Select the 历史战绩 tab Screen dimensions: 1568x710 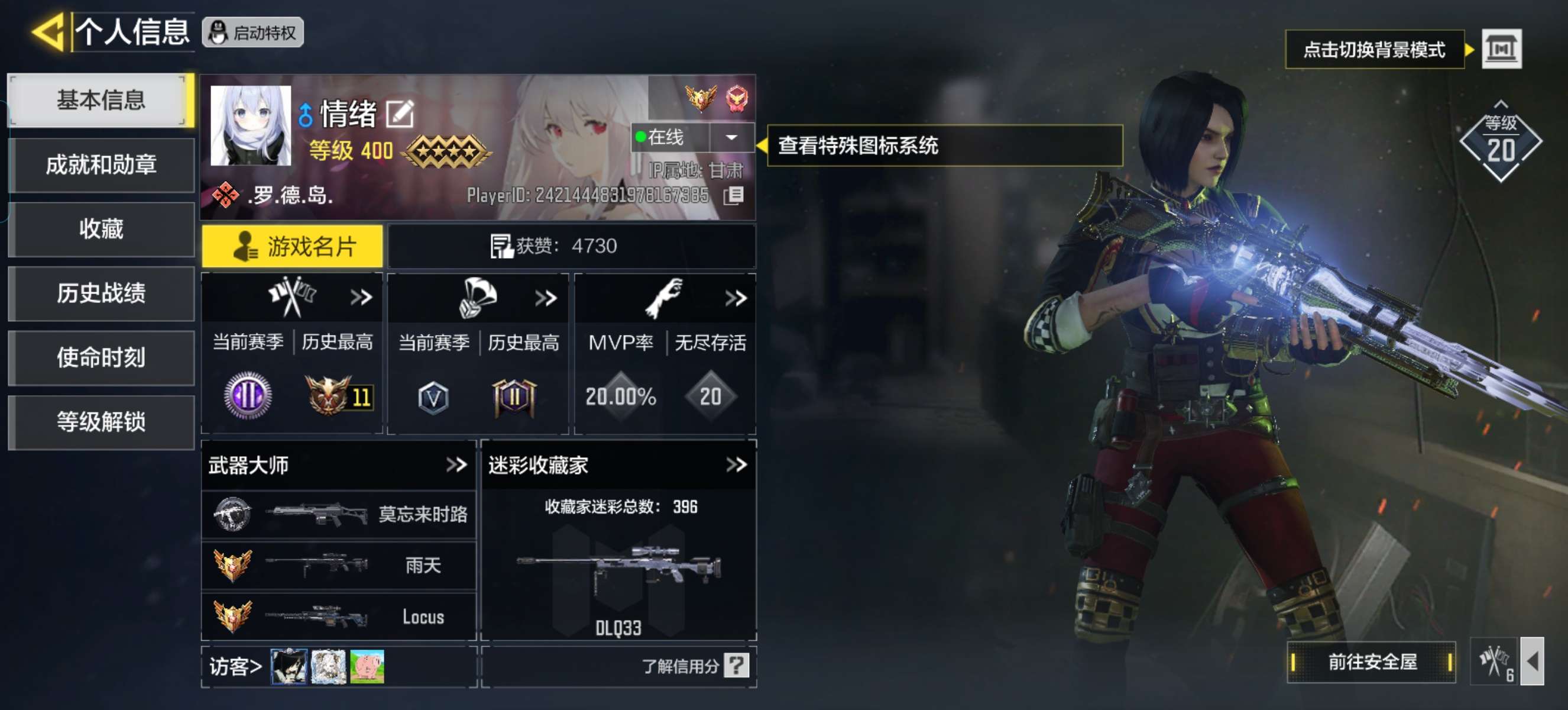pyautogui.click(x=101, y=293)
